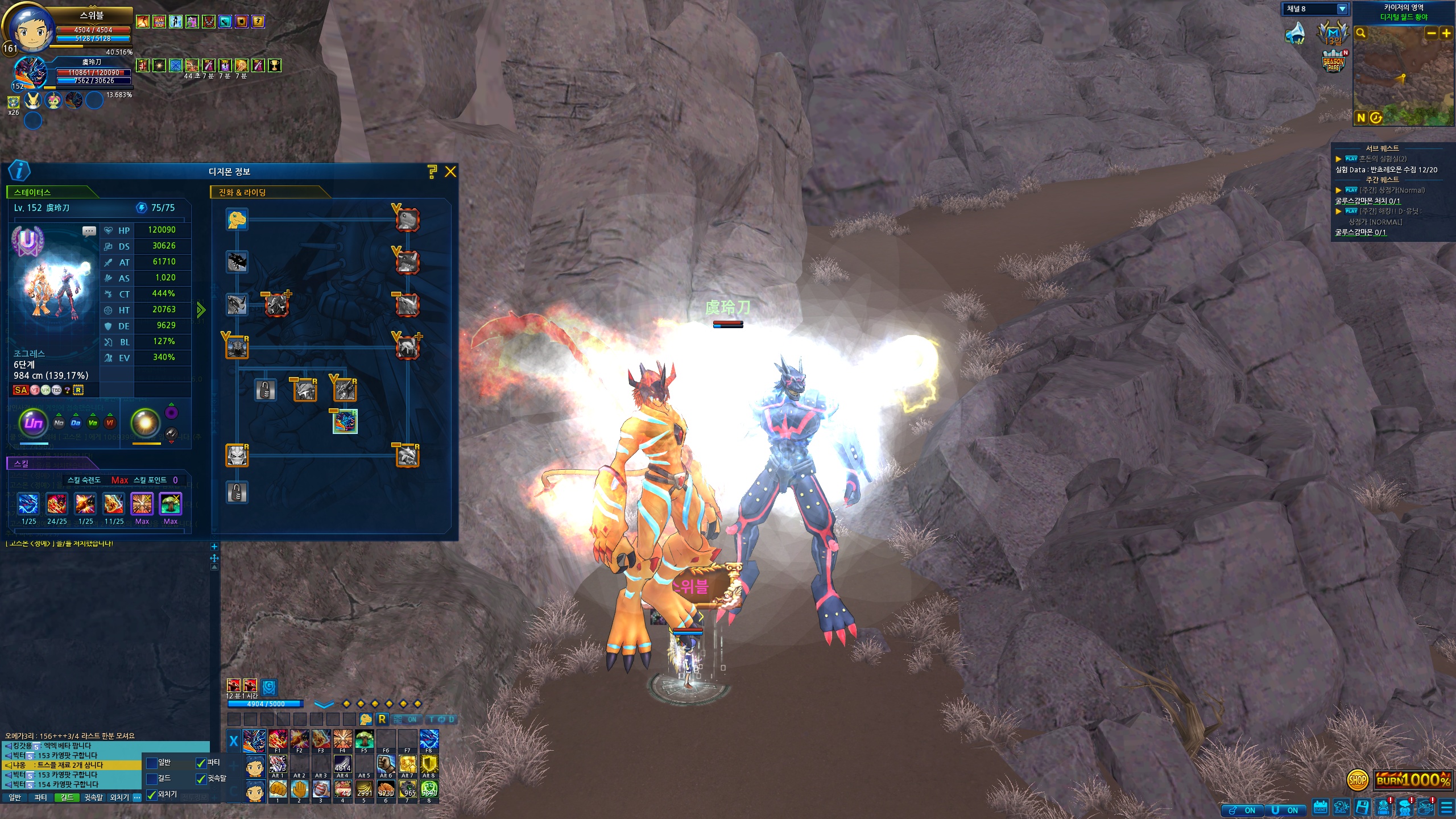
Task: Use the banana item in slot 5
Action: 364,789
